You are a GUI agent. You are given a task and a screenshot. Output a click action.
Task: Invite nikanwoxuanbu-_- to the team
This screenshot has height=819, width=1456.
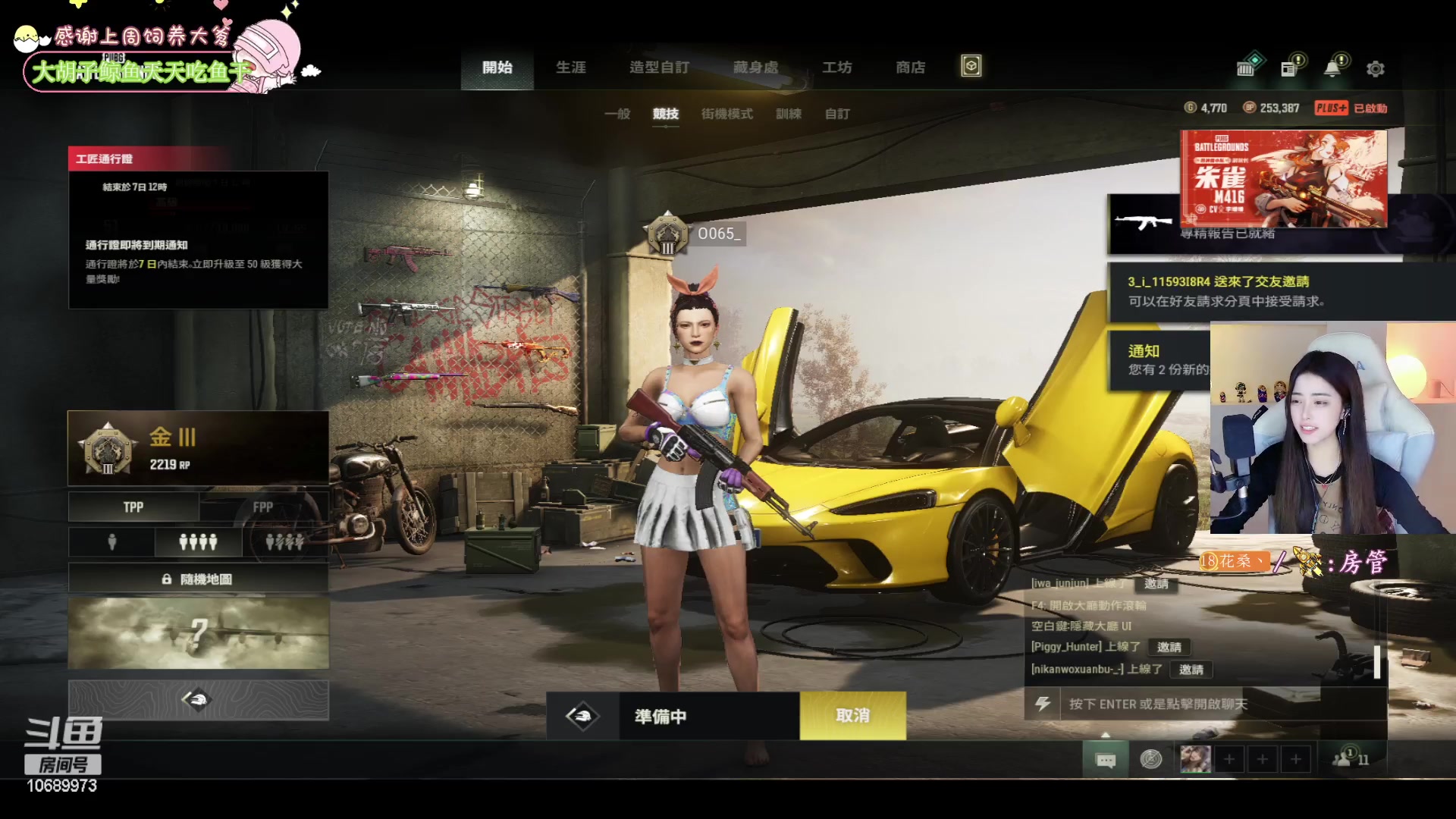tap(1191, 670)
